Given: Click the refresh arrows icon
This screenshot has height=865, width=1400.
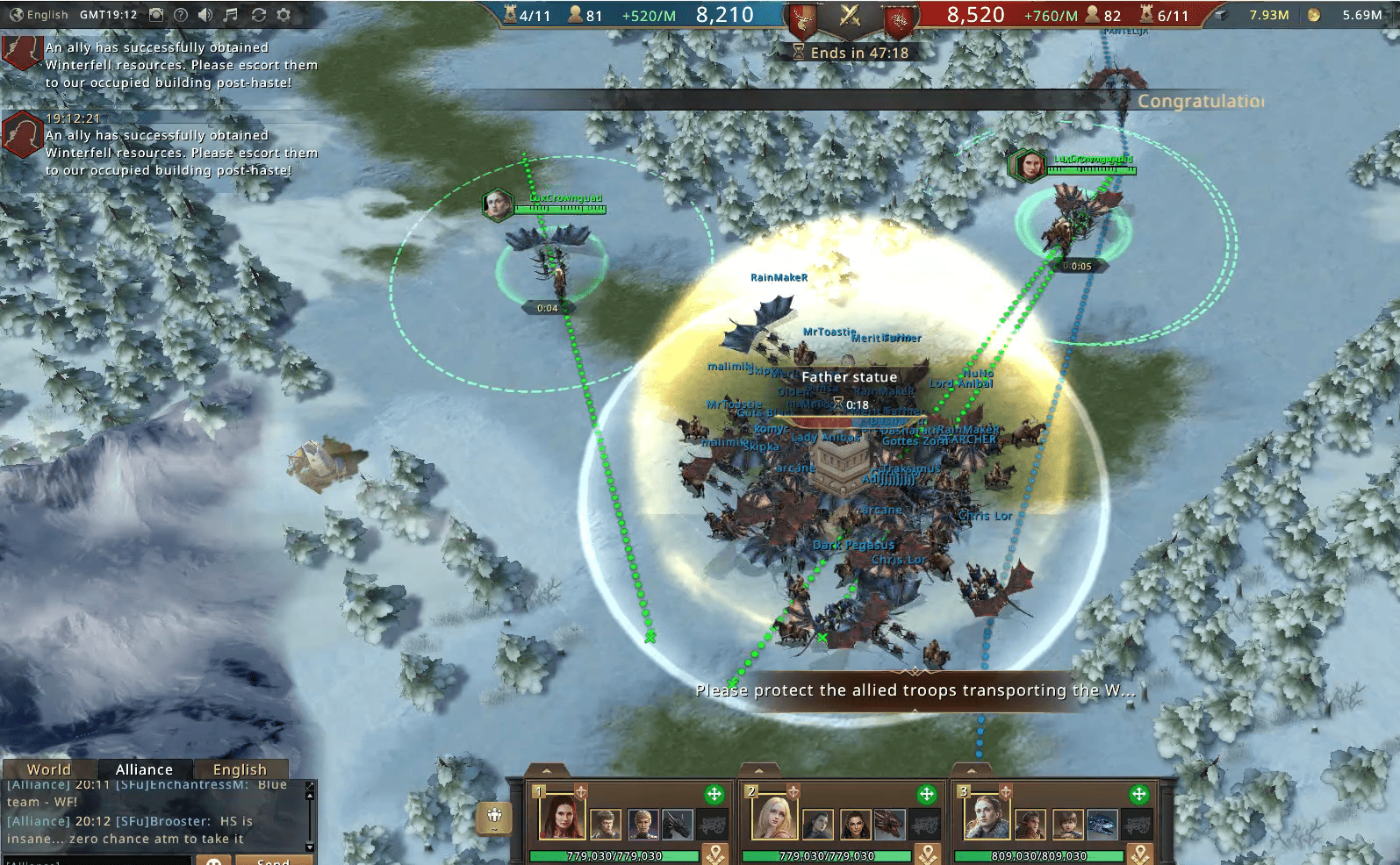Looking at the screenshot, I should click(258, 15).
